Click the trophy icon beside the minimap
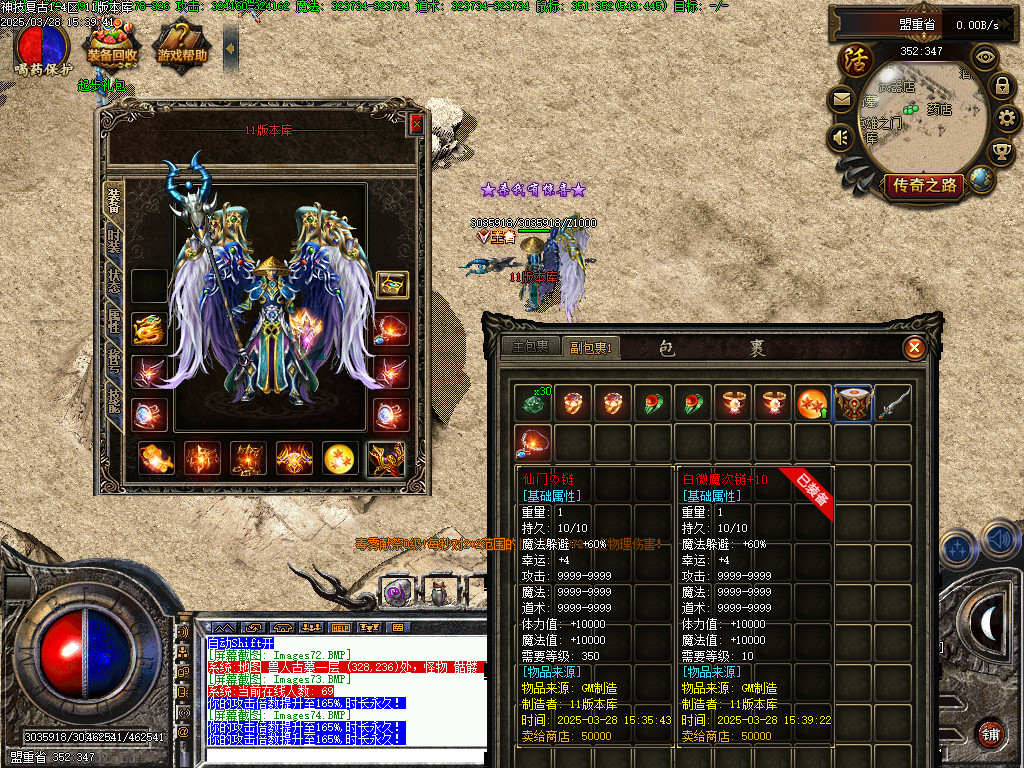1024x768 pixels. (x=1000, y=152)
